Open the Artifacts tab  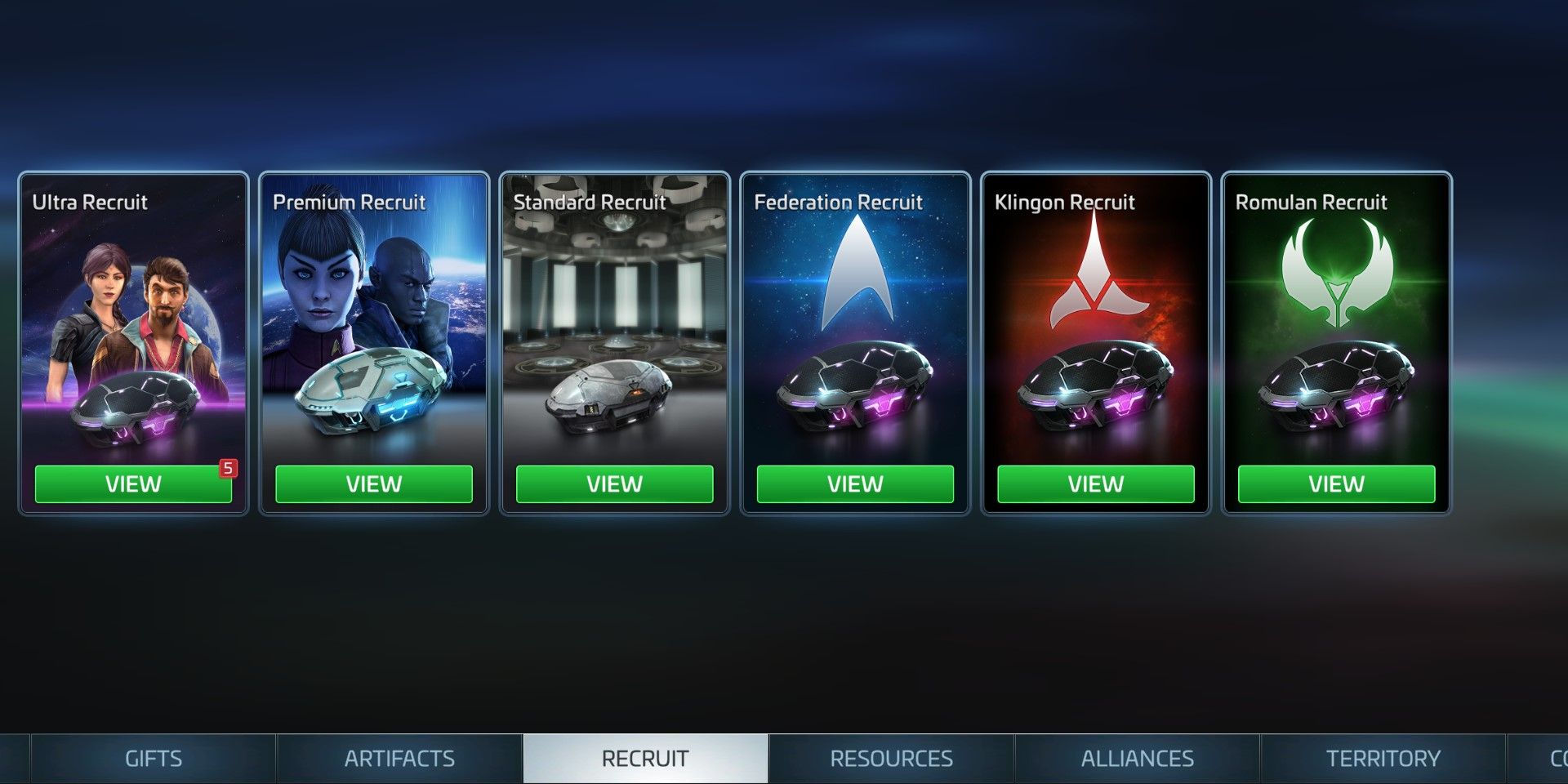pyautogui.click(x=399, y=759)
